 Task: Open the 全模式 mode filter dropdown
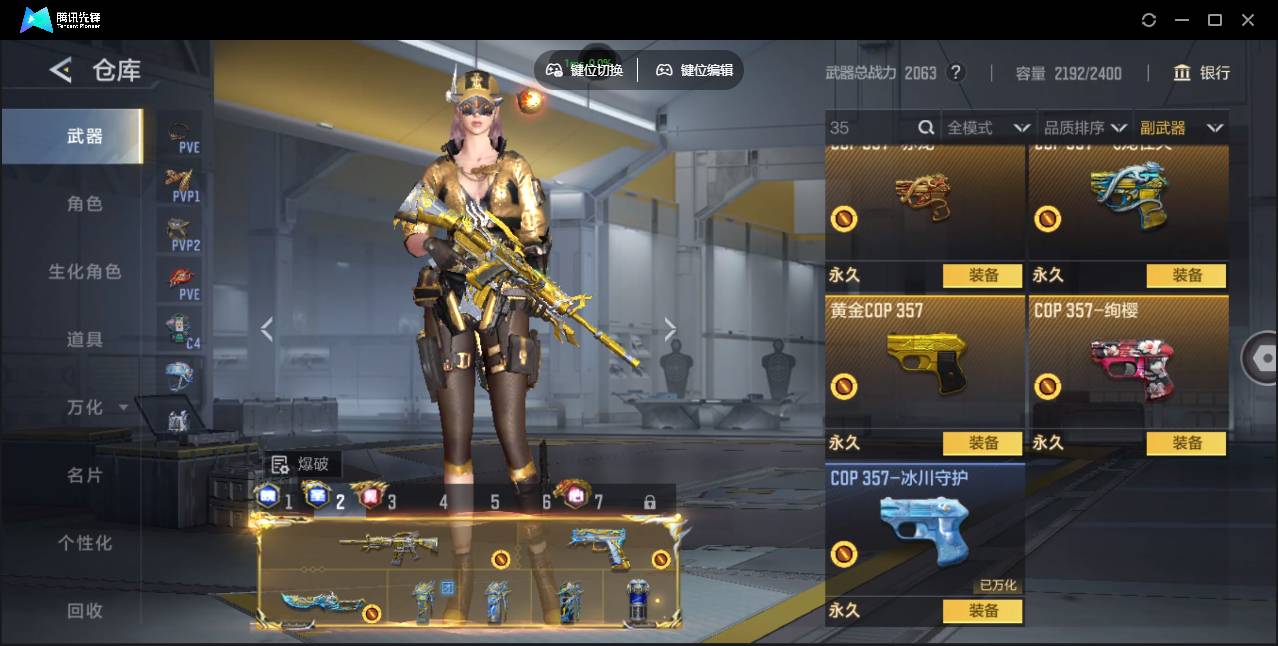click(988, 128)
